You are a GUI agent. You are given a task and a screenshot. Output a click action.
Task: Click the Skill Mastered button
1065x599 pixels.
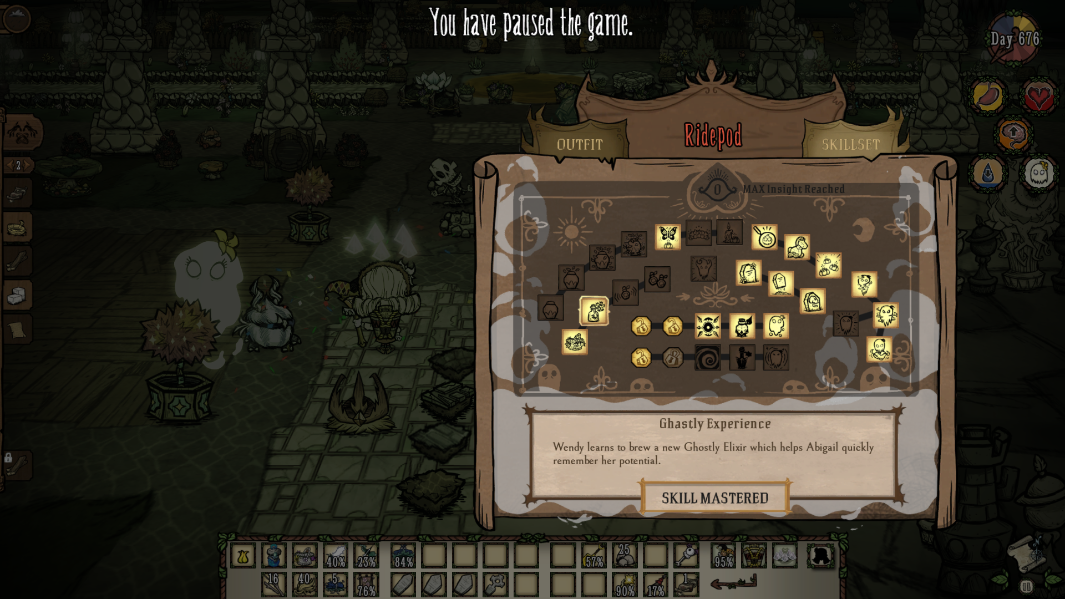point(715,497)
